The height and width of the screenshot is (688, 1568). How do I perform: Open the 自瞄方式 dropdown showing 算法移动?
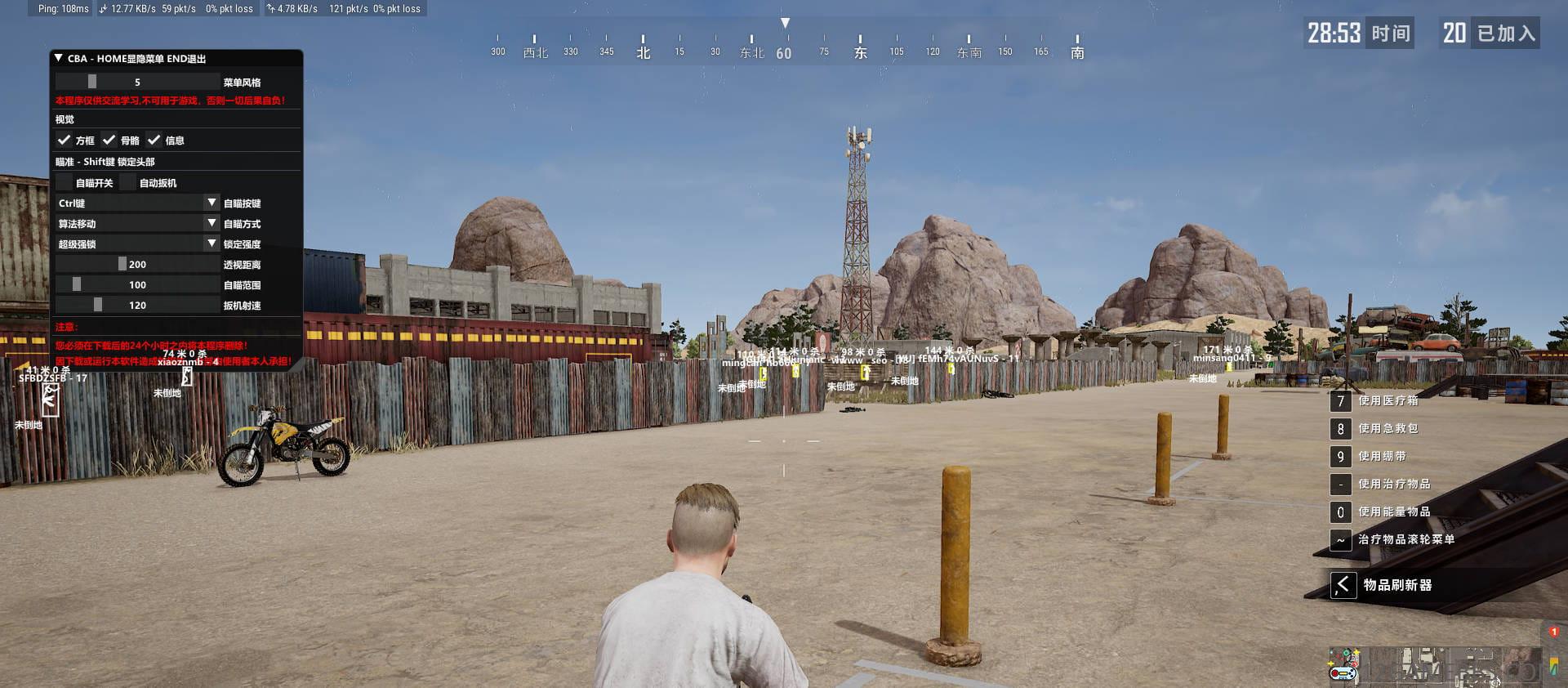click(137, 223)
